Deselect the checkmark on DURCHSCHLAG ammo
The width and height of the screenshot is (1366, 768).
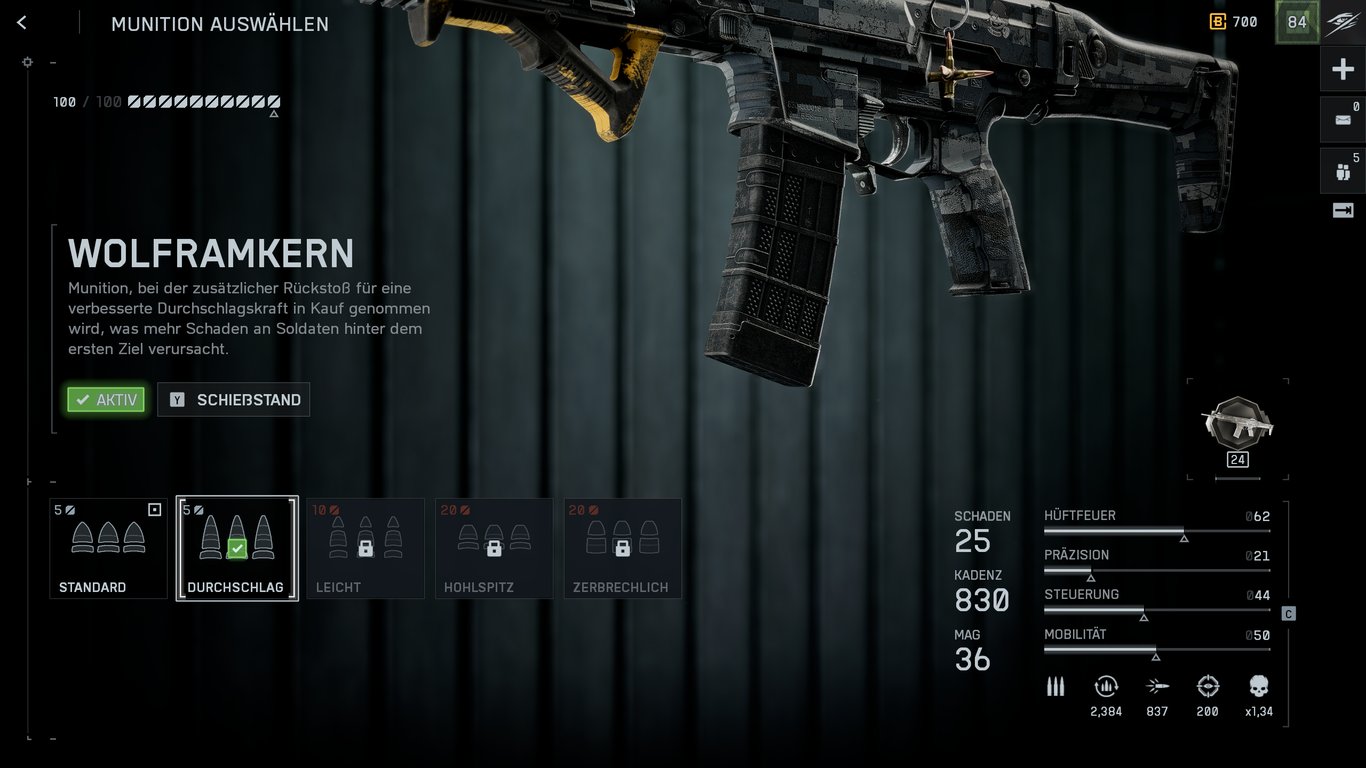point(236,547)
